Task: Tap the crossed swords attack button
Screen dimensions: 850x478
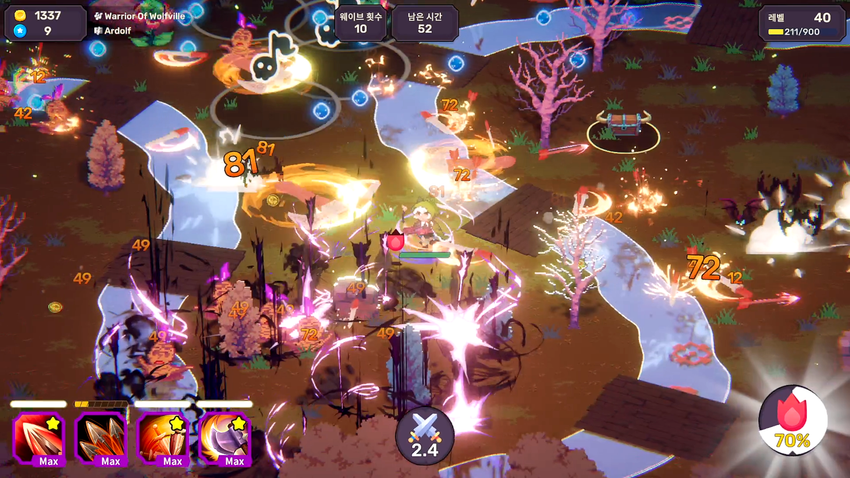Action: click(x=425, y=435)
